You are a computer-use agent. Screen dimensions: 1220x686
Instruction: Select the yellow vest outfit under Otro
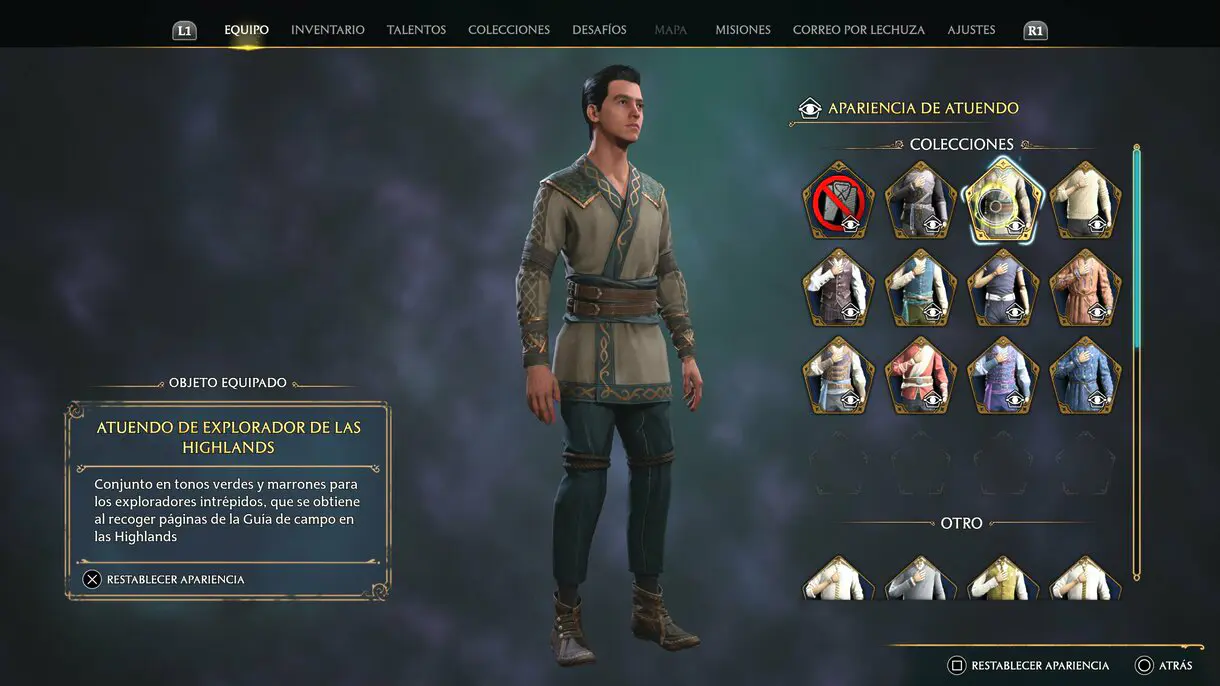[x=1003, y=579]
